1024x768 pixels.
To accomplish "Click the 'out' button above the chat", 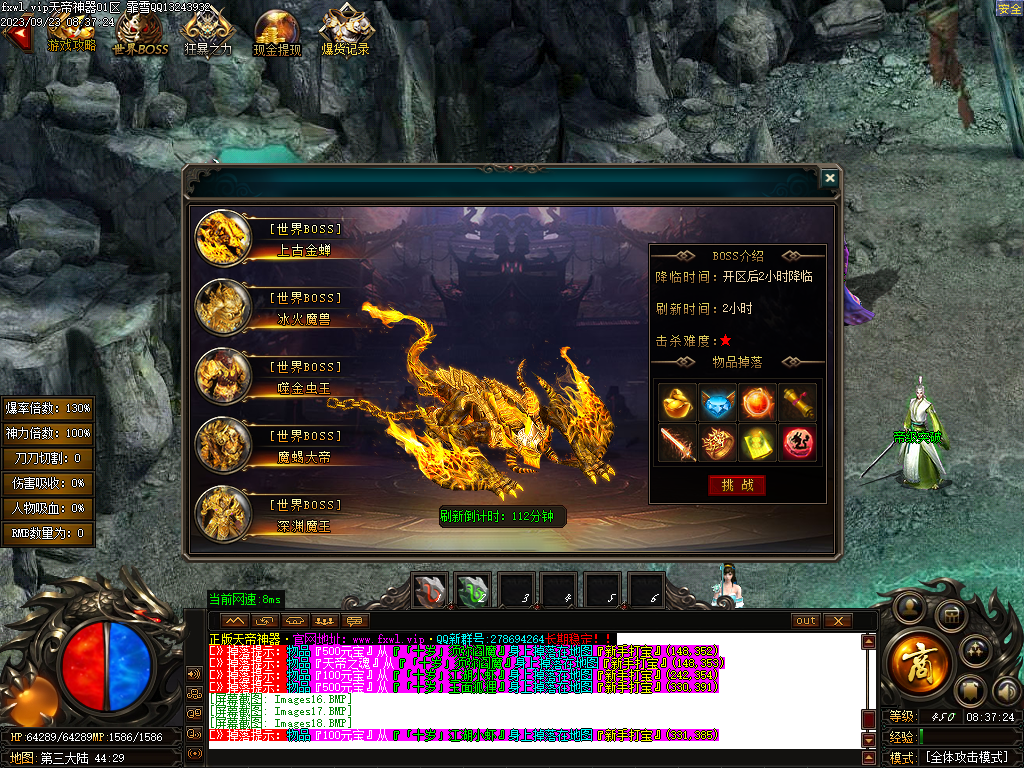I will [x=805, y=621].
